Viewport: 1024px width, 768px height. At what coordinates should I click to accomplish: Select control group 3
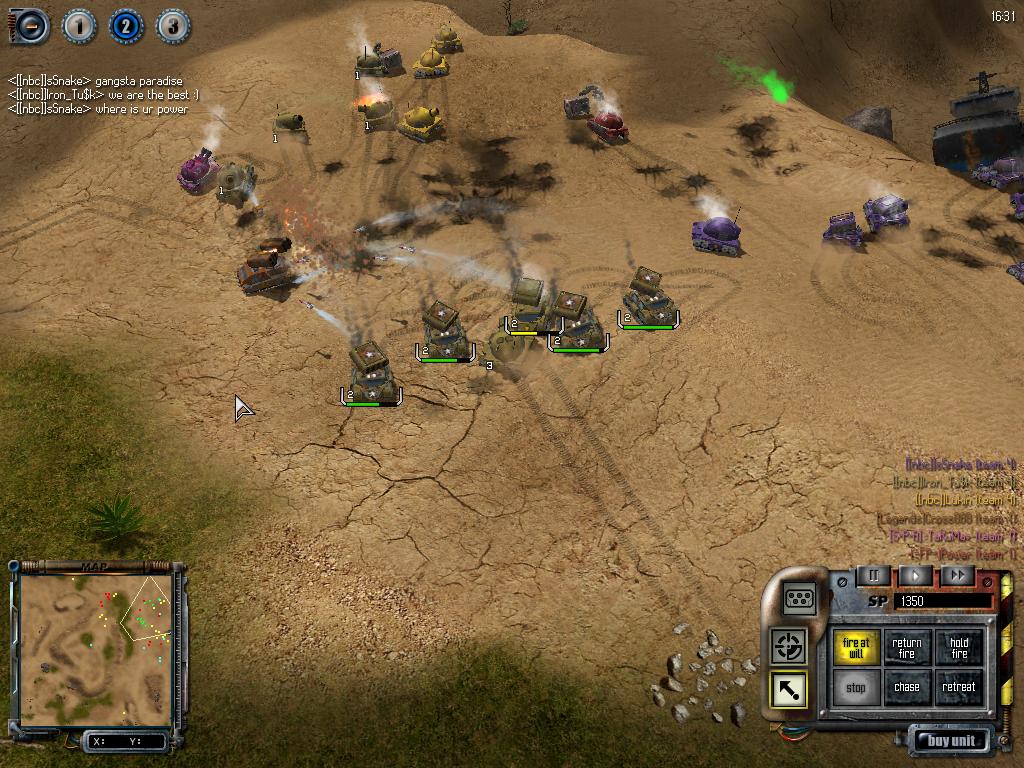(x=173, y=26)
